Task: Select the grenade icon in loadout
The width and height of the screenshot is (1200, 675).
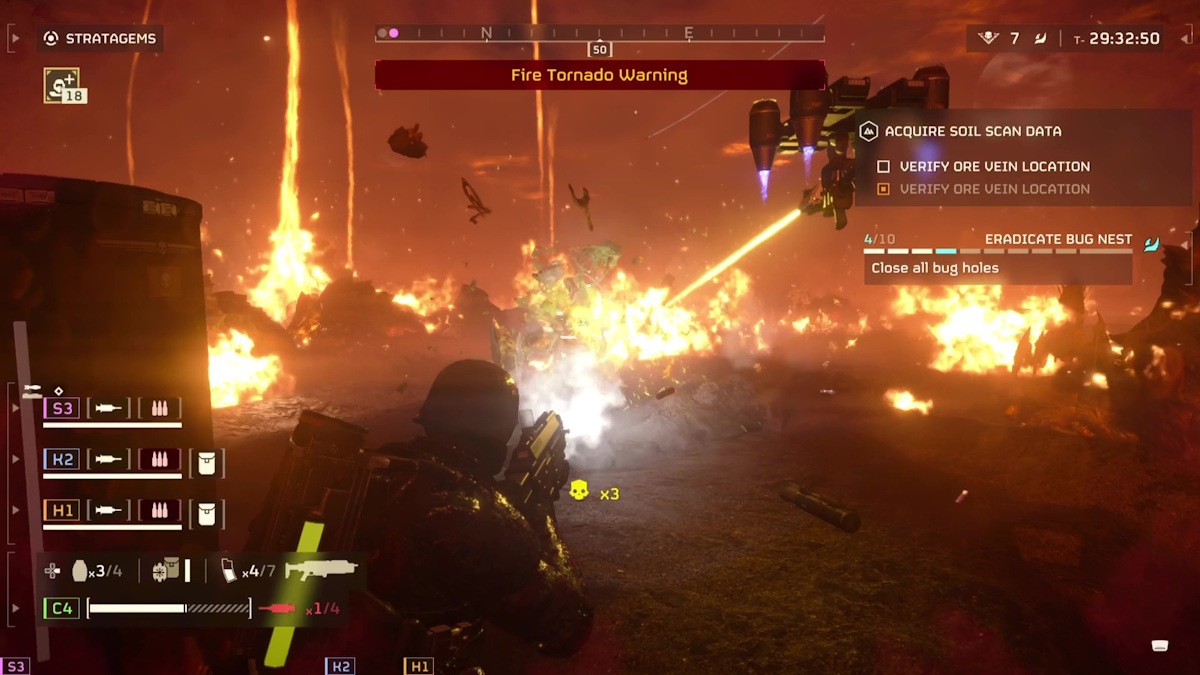Action: pyautogui.click(x=80, y=571)
